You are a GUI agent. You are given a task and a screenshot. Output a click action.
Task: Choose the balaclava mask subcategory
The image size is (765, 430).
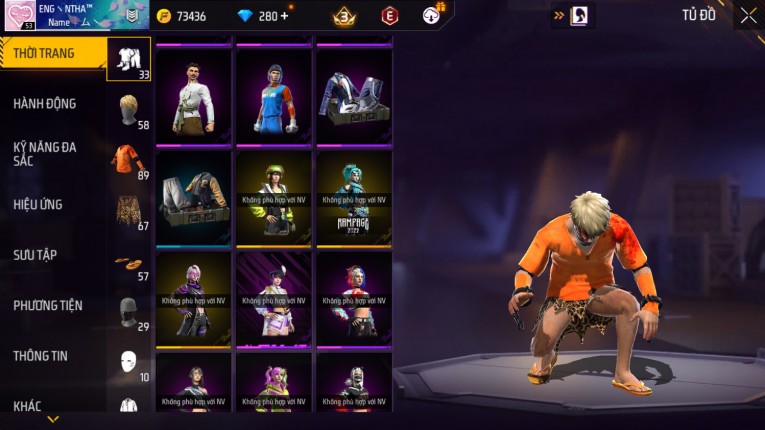coord(129,312)
